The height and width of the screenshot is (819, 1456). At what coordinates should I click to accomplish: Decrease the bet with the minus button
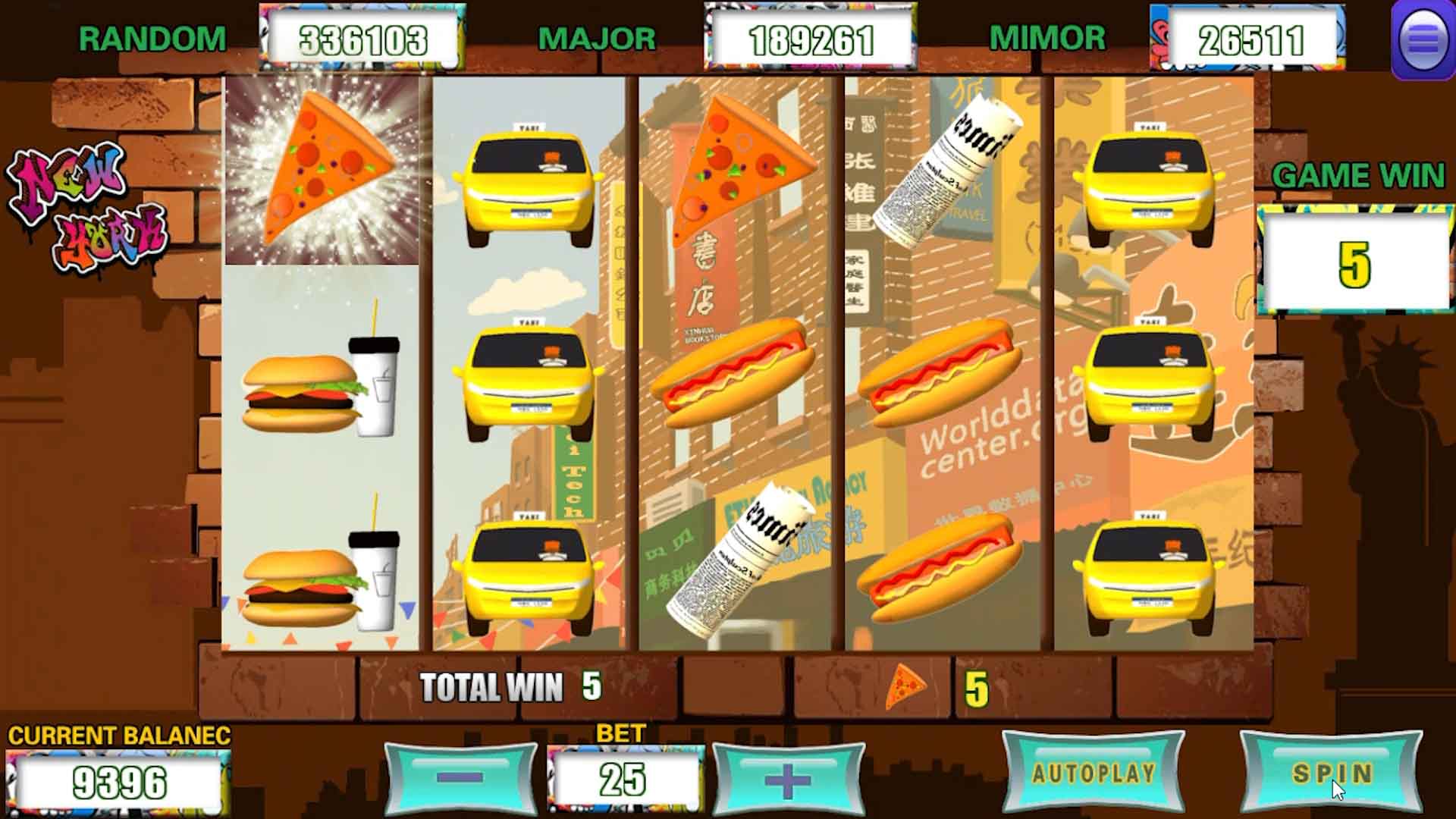coord(460,778)
